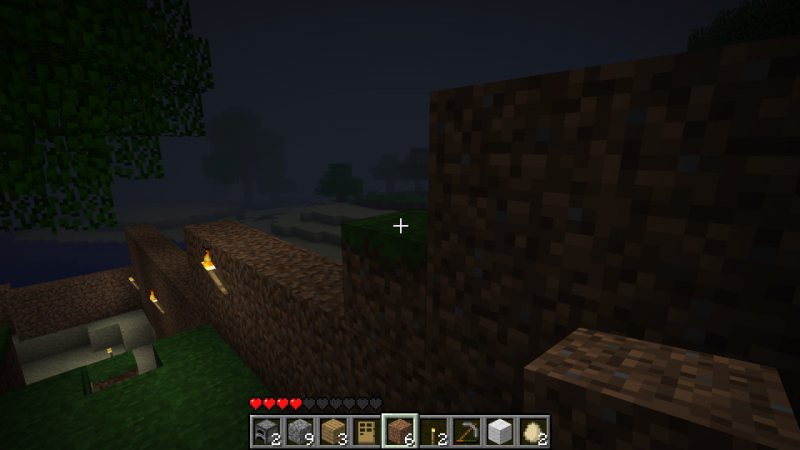Click the highlighted dirt block slot
Screen dimensions: 800x450
[399, 431]
